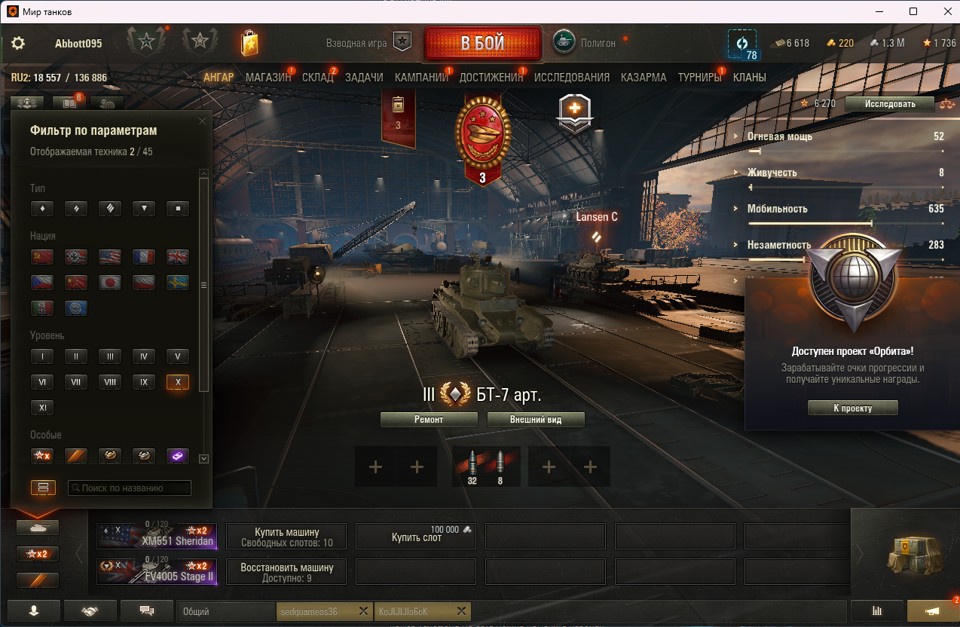Open the settings gear menu
Viewport: 960px width, 627px height.
point(18,44)
